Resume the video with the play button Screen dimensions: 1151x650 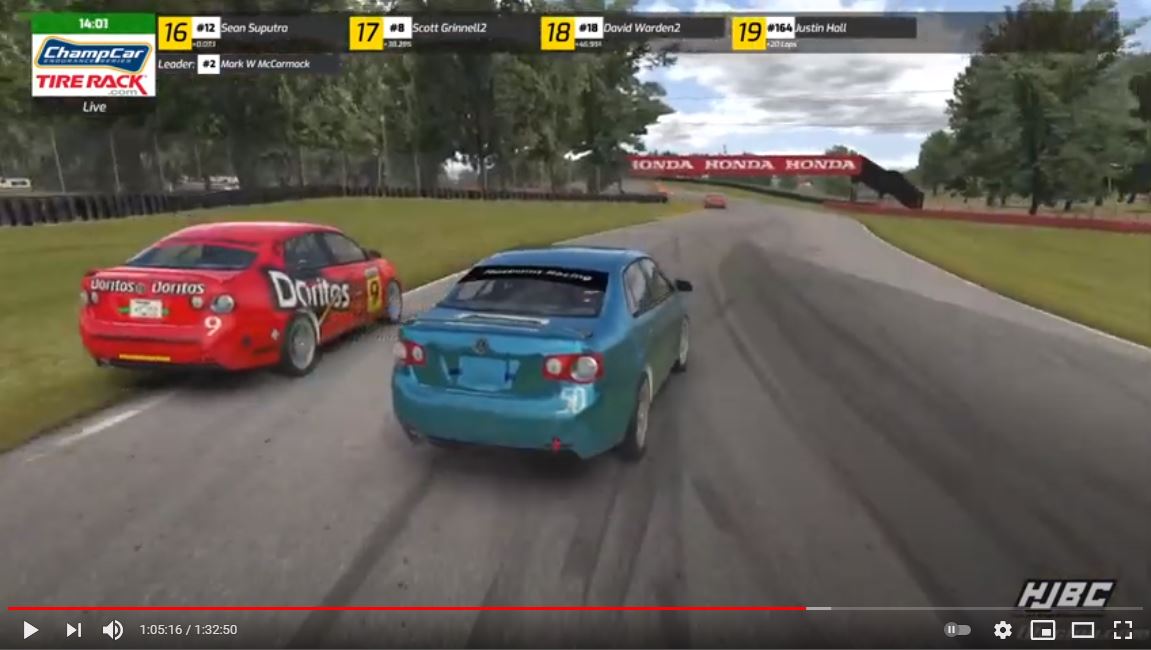click(x=30, y=630)
